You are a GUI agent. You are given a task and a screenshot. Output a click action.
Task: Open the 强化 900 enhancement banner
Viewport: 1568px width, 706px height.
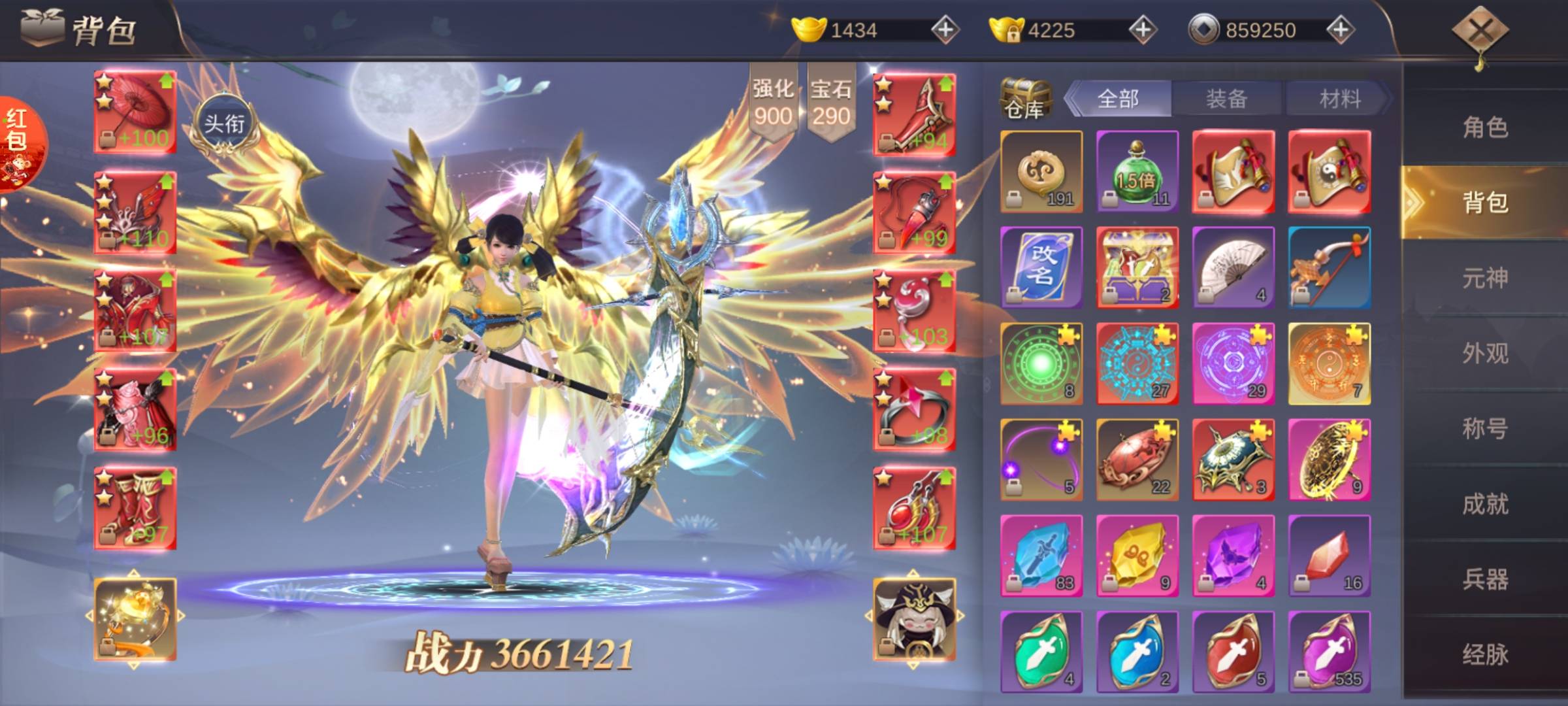(773, 103)
